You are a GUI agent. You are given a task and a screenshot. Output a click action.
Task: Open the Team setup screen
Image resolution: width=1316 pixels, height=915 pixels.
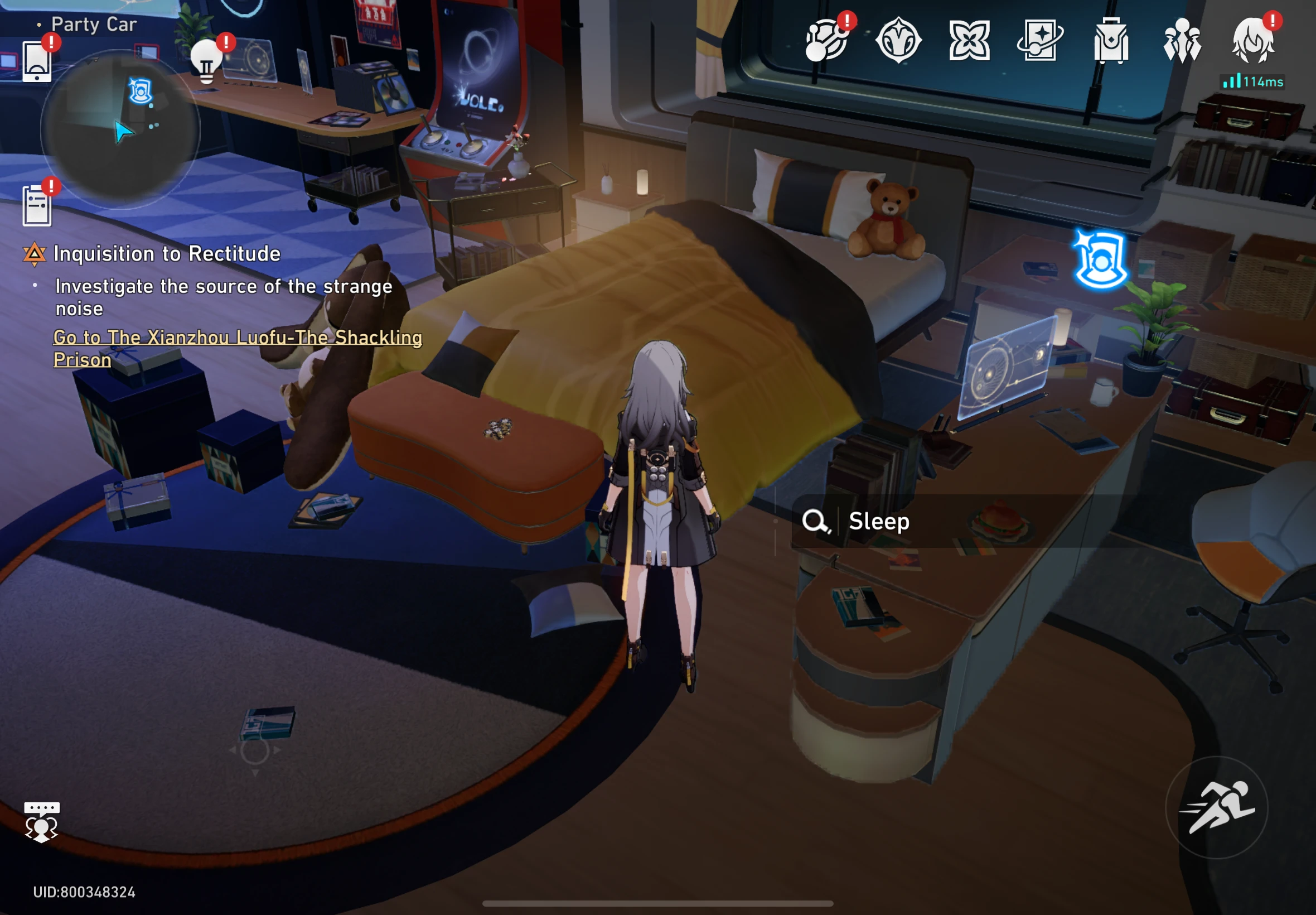[x=1183, y=40]
